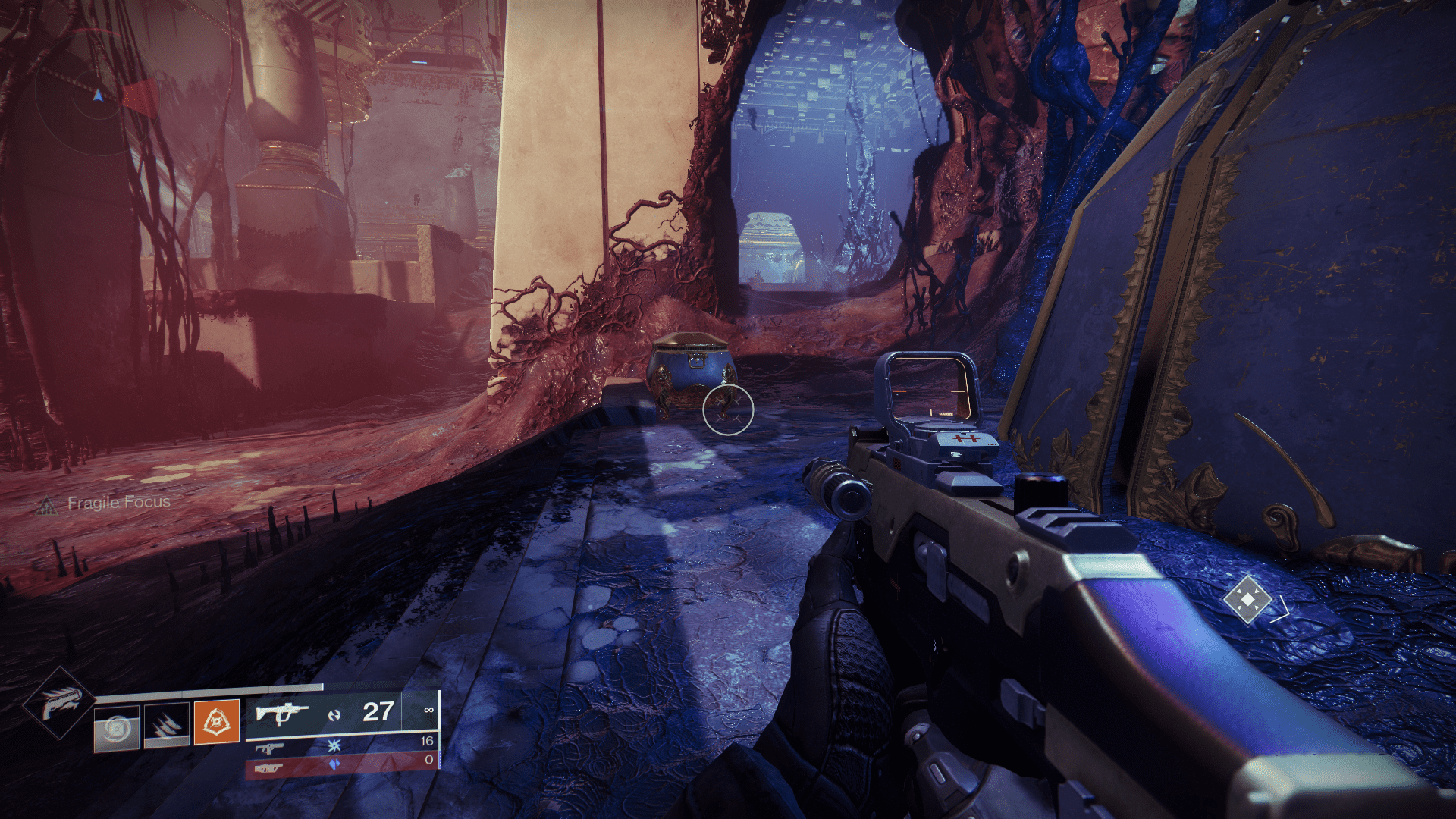
Task: Click the infinity primary ammo symbol
Action: (430, 710)
